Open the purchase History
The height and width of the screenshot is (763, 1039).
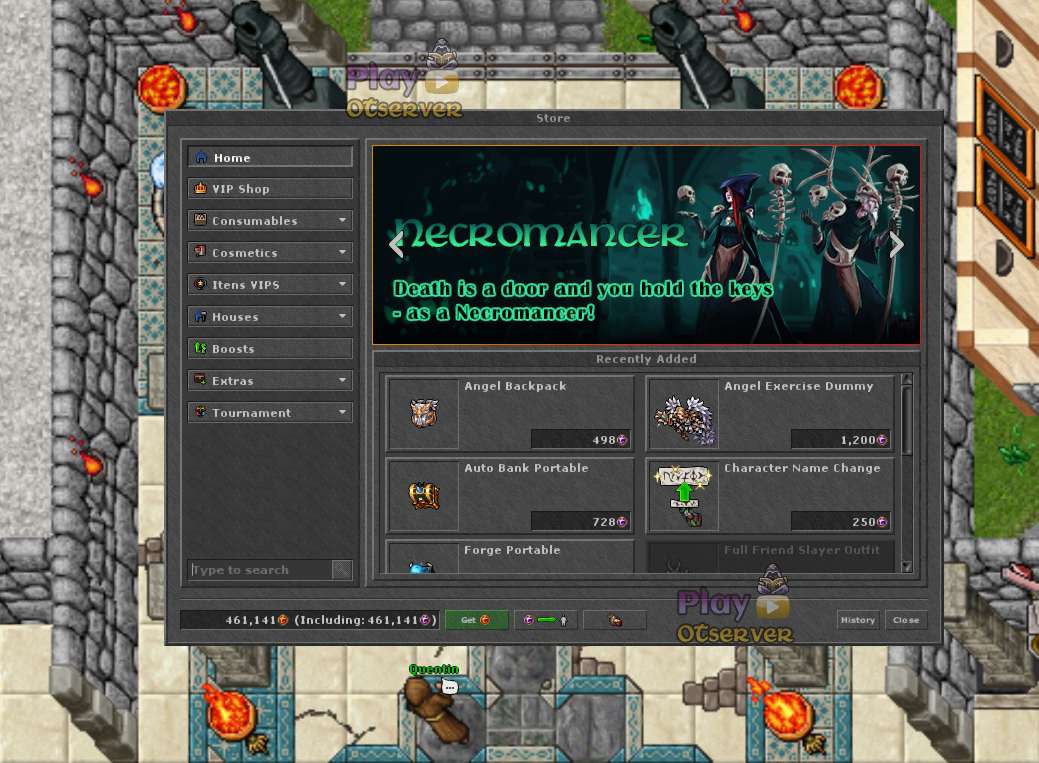(857, 620)
